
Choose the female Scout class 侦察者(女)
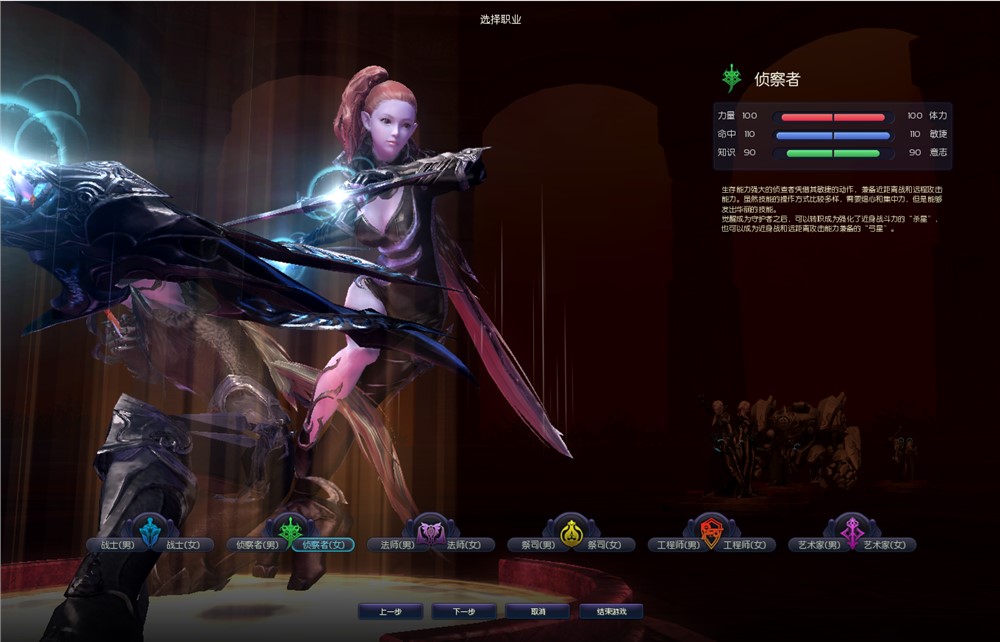[x=325, y=545]
